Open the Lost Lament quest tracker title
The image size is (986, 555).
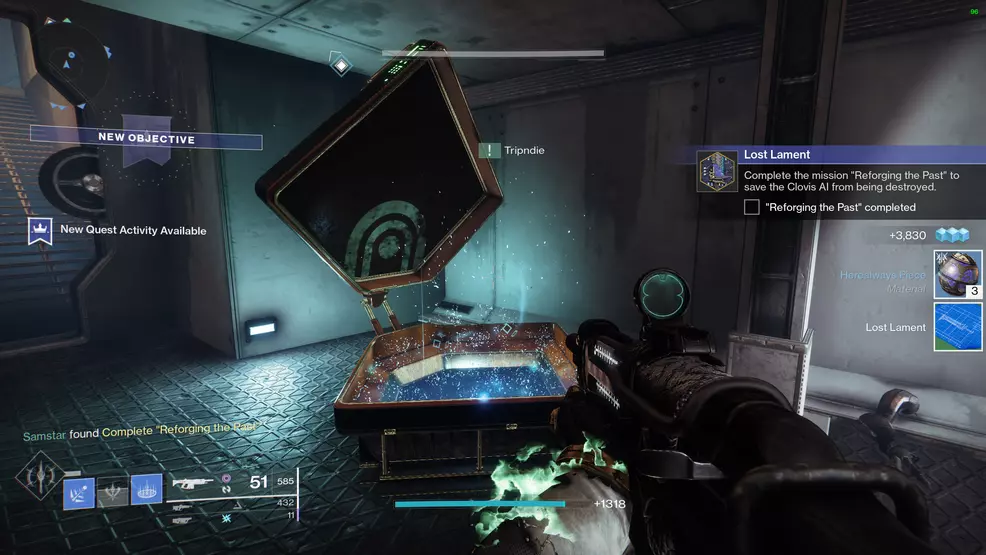pyautogui.click(x=777, y=155)
